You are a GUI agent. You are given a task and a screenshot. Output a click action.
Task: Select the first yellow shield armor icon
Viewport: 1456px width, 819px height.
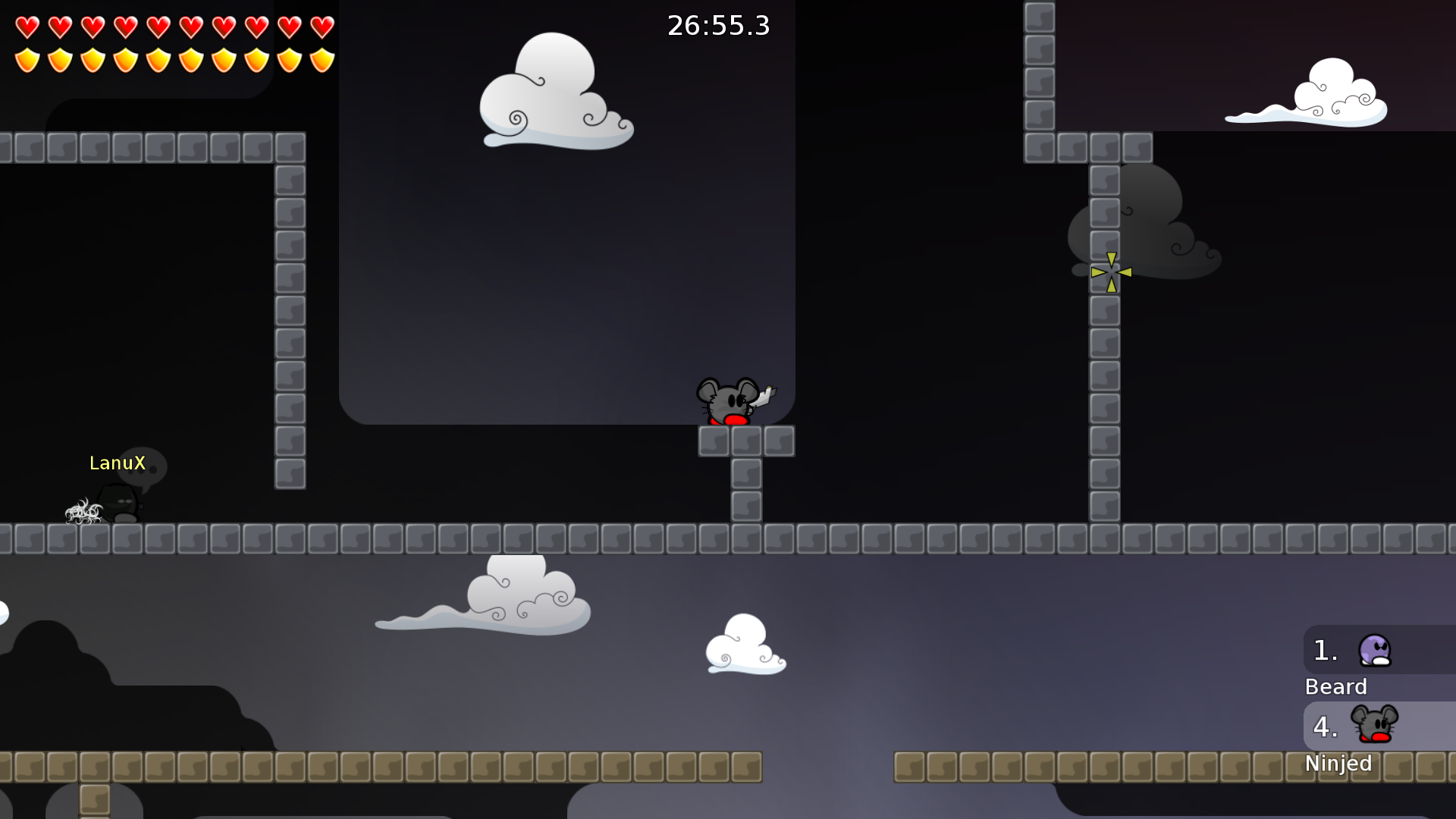(27, 59)
